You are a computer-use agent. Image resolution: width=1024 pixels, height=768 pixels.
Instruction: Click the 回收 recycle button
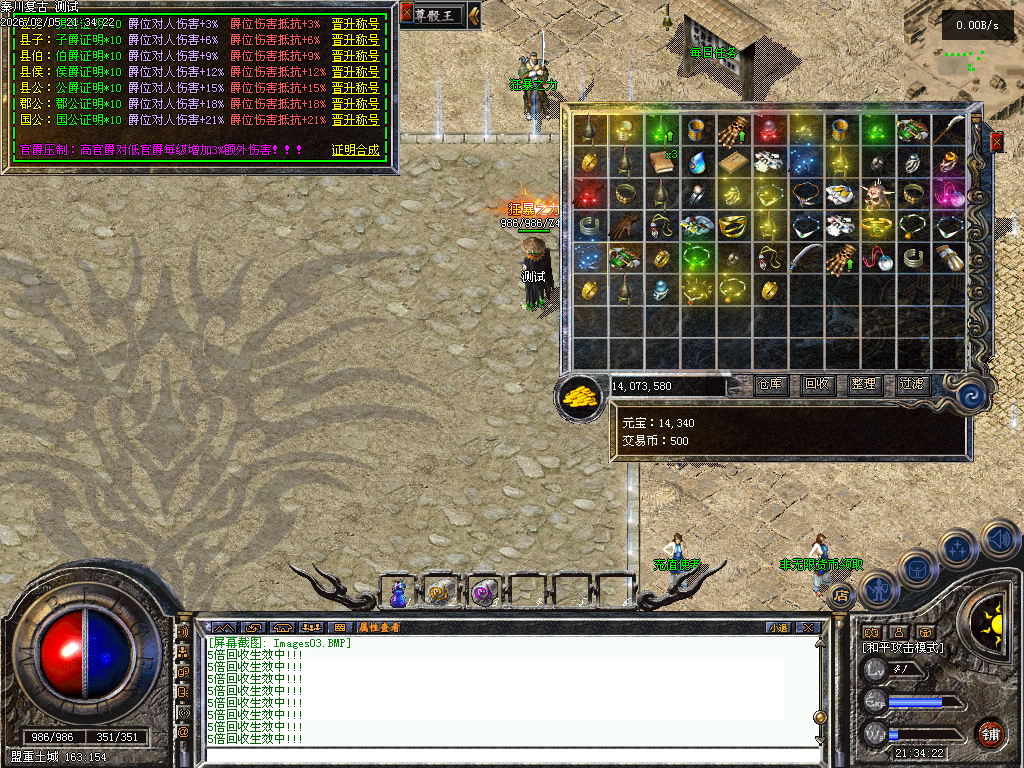coord(818,385)
